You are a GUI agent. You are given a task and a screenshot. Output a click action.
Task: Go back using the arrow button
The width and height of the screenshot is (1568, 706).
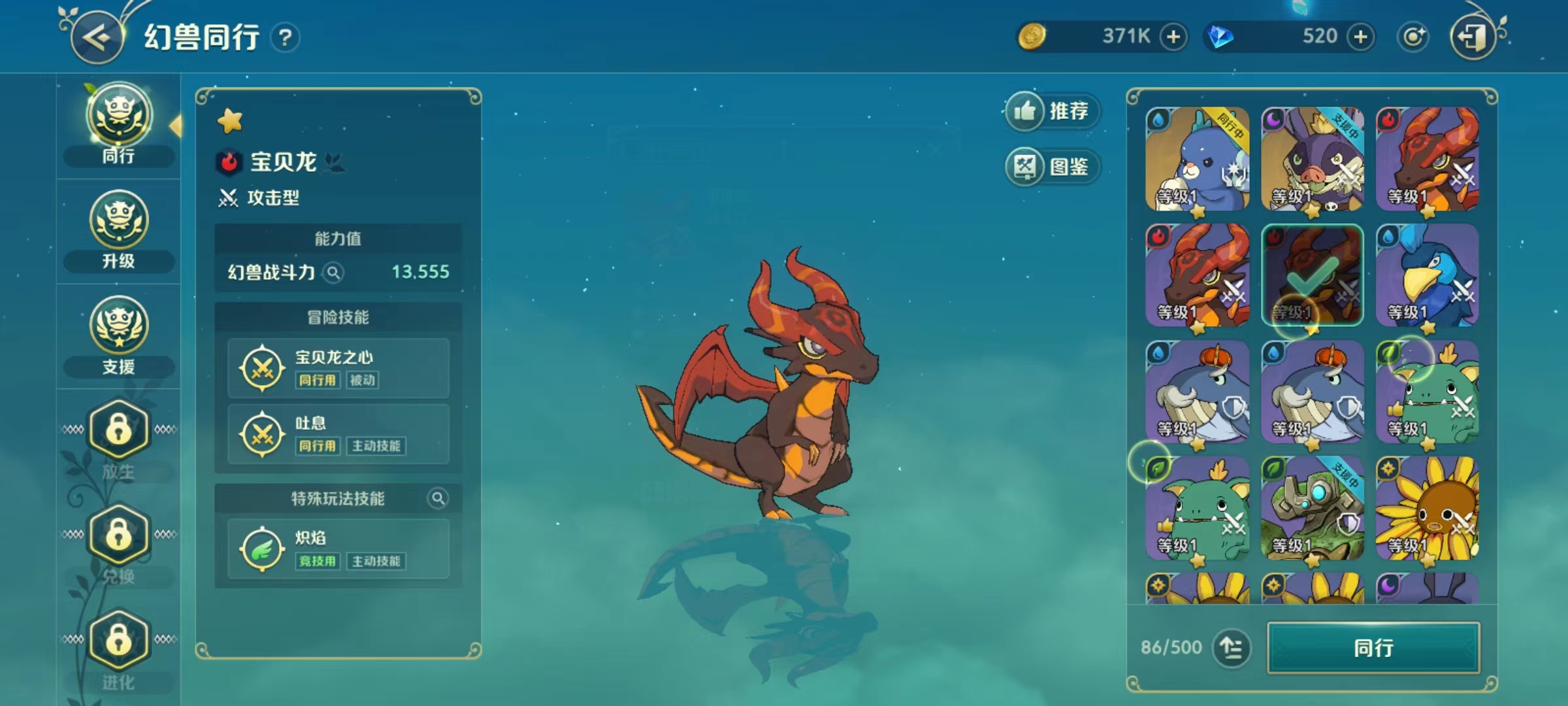98,38
